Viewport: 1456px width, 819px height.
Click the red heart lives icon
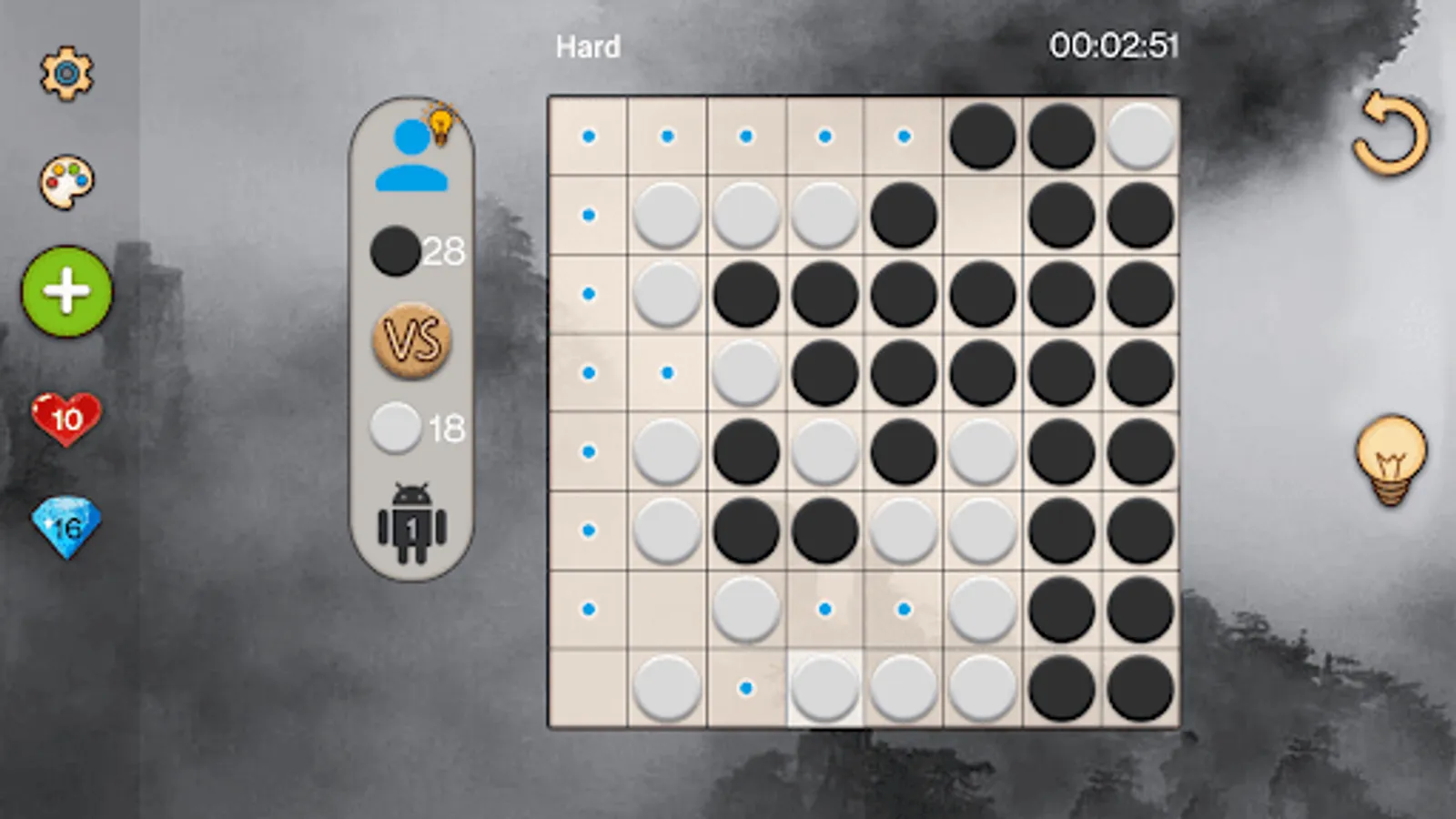(x=62, y=419)
